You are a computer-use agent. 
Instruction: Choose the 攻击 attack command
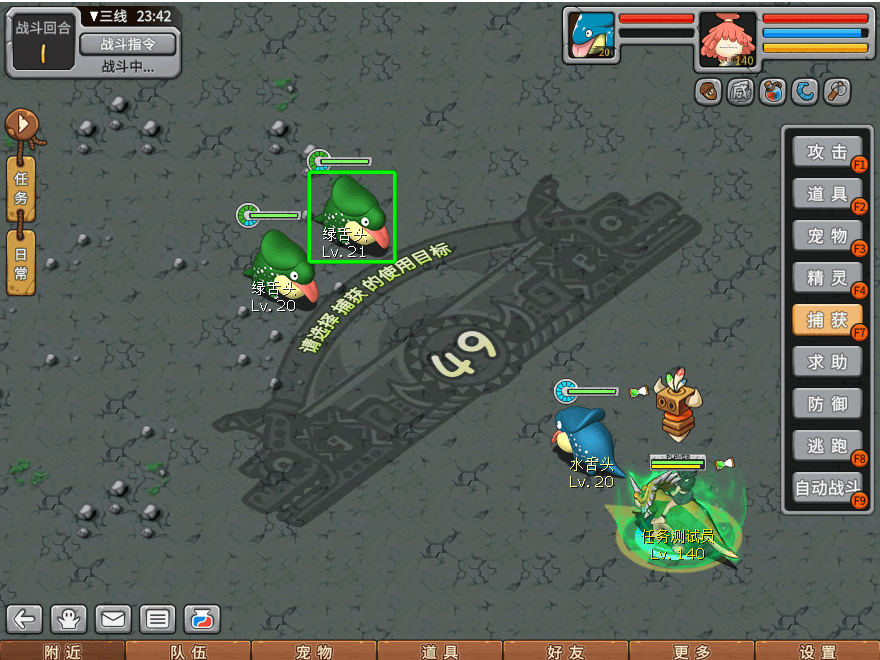826,152
